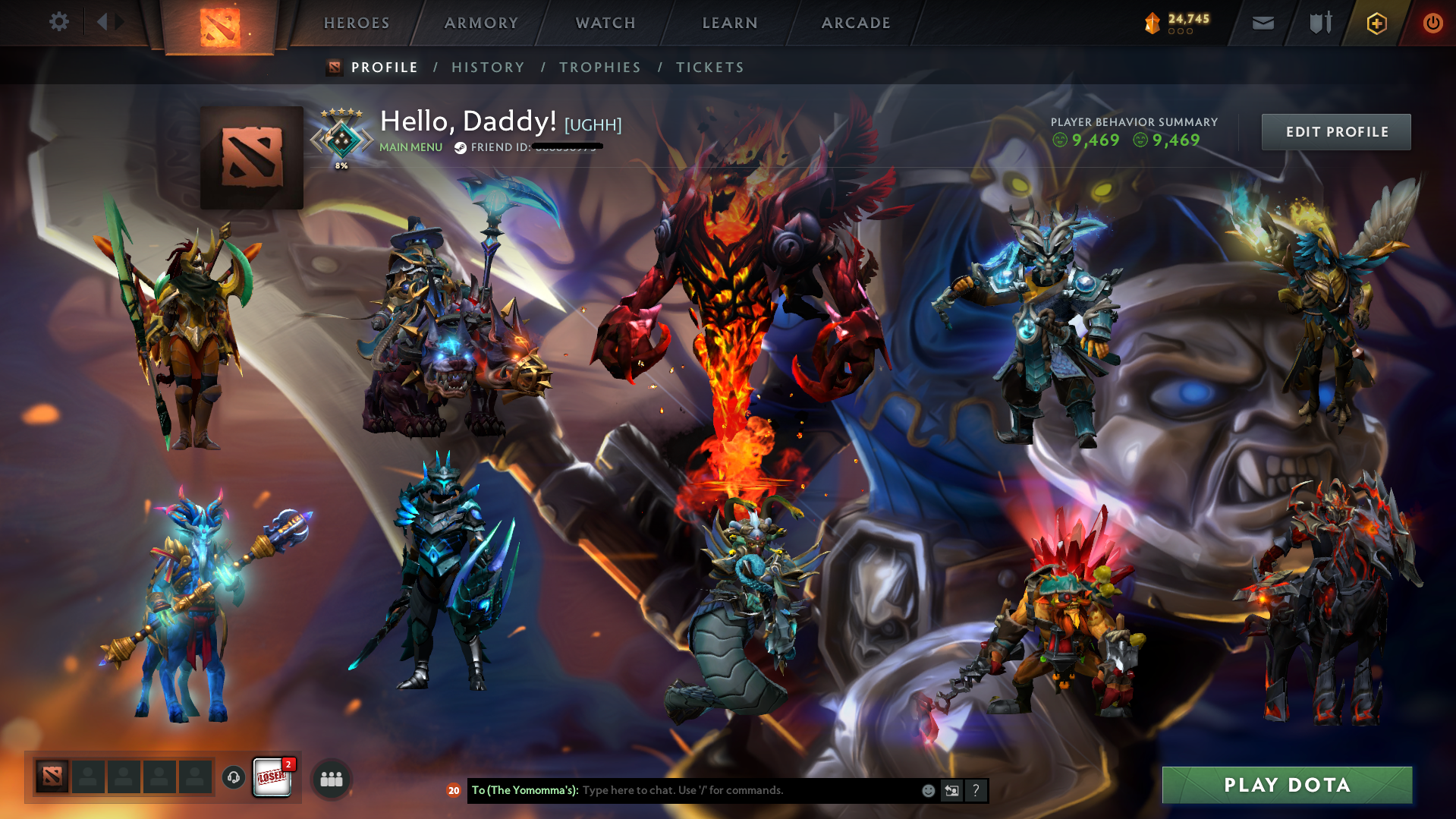The height and width of the screenshot is (819, 1456).
Task: Open the settings gear icon
Action: coord(58,22)
